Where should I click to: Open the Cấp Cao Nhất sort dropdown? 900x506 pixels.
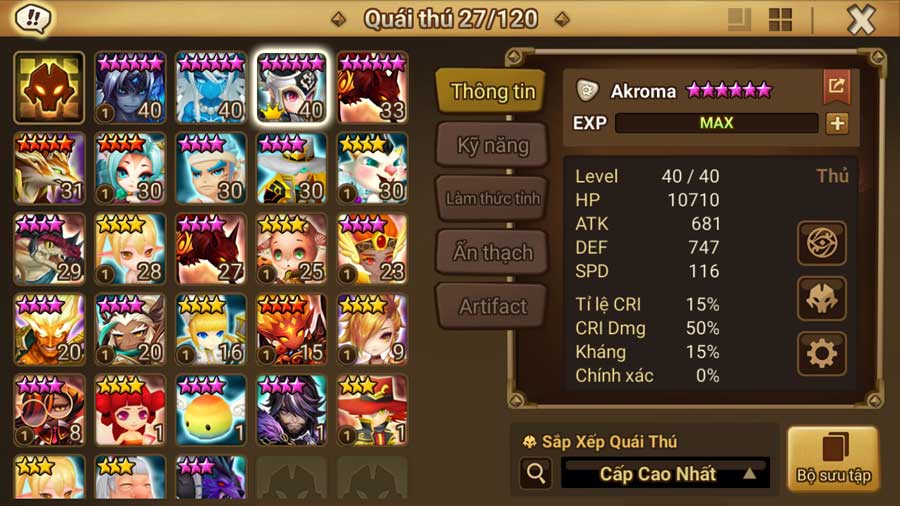tap(665, 473)
